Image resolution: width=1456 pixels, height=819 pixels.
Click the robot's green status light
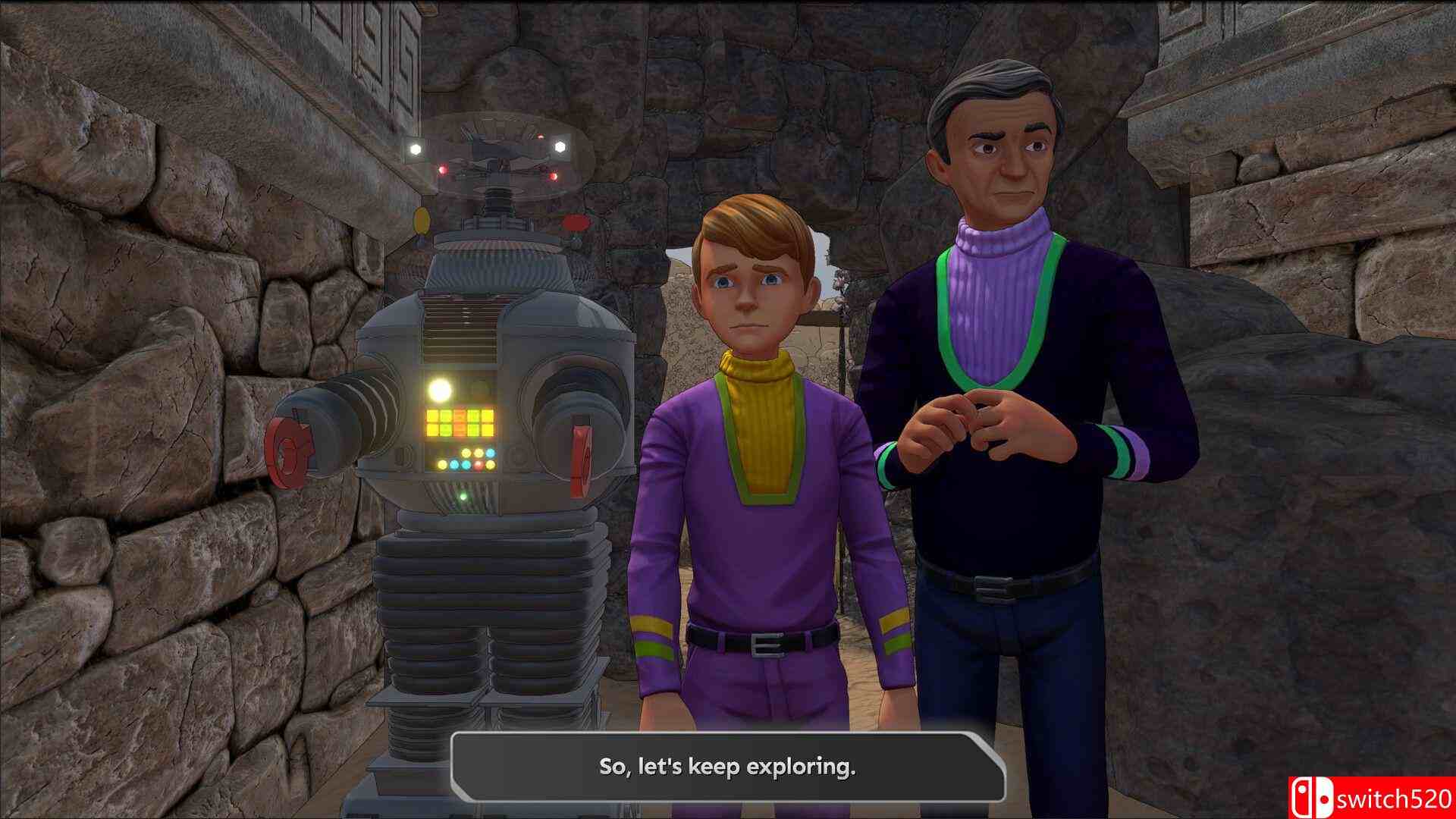tap(463, 497)
